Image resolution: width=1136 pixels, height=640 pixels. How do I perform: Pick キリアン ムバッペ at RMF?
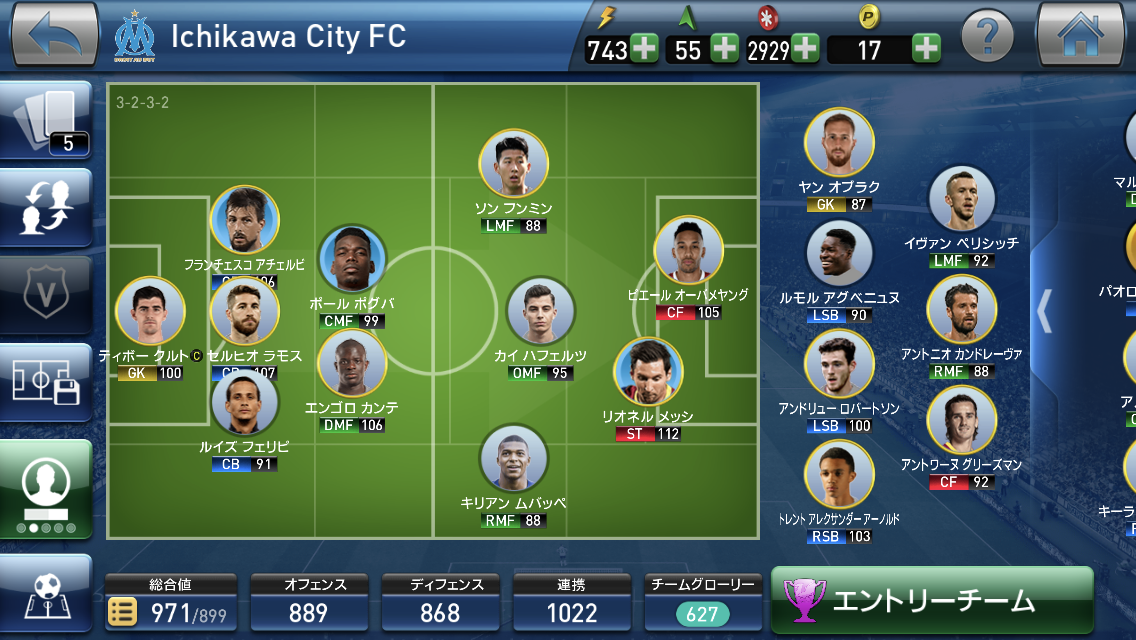(514, 459)
